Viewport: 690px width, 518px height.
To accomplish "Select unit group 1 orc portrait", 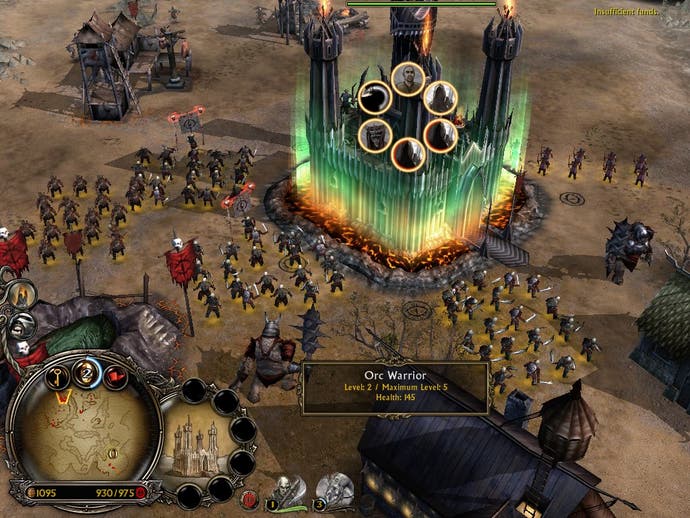I will click(x=285, y=489).
